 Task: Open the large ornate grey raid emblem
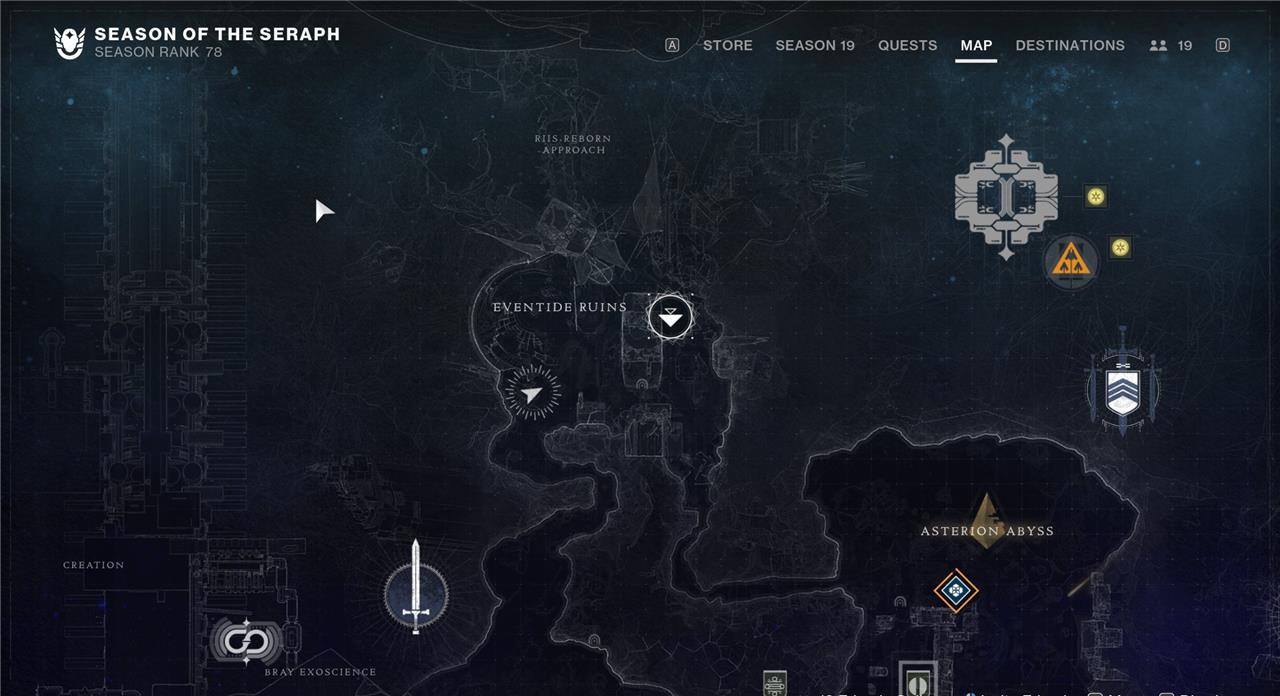coord(1006,197)
